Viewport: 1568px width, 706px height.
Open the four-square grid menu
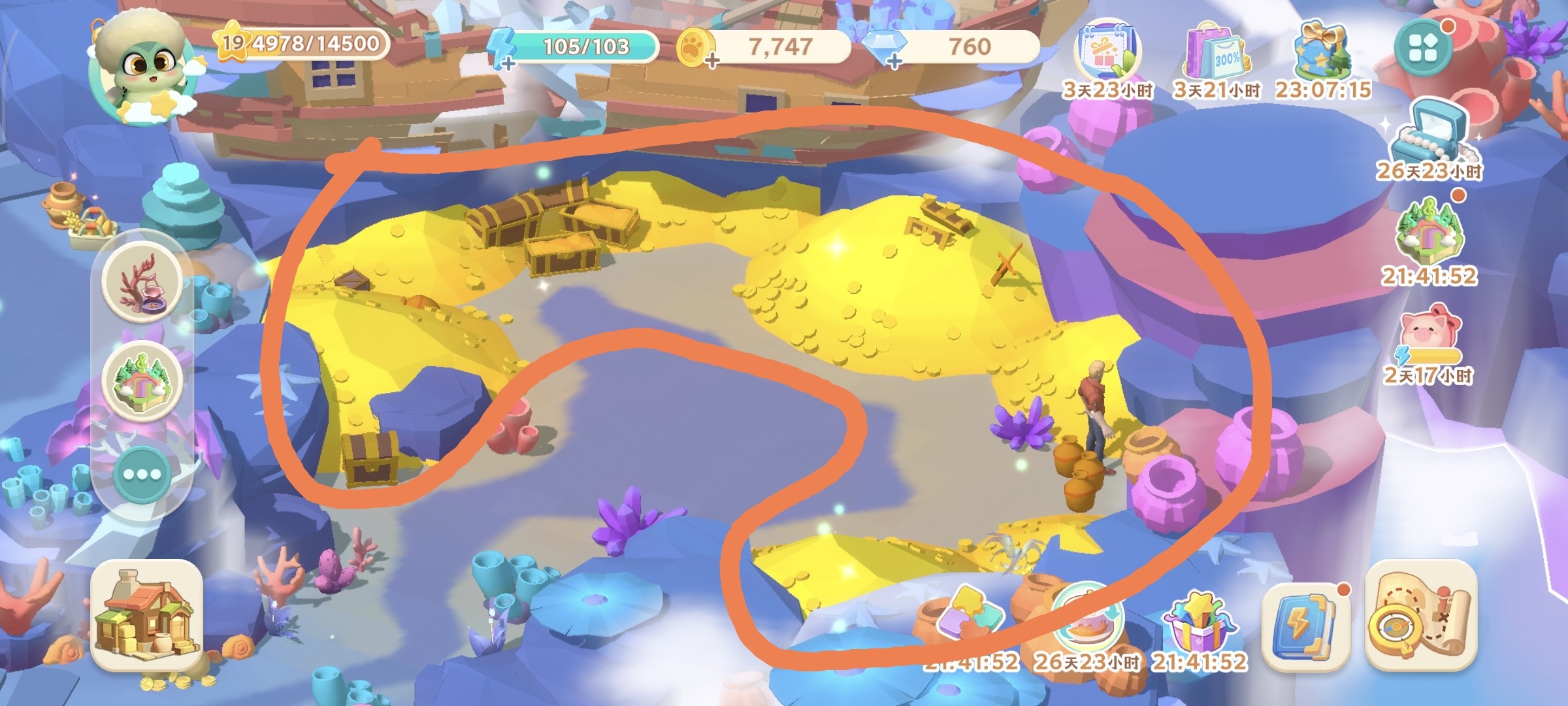1423,47
